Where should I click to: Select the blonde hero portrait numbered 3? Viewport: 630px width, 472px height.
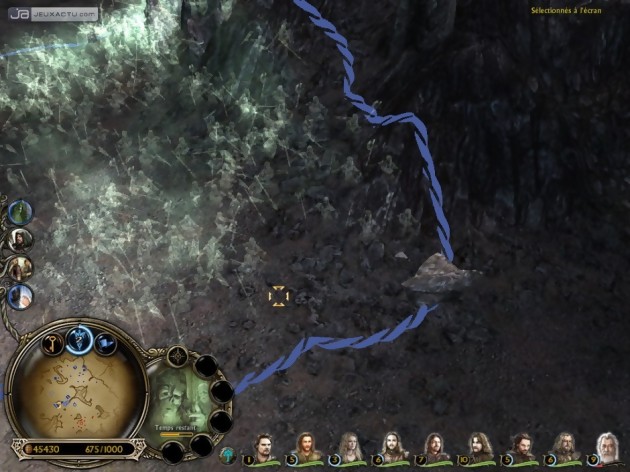pyautogui.click(x=349, y=447)
